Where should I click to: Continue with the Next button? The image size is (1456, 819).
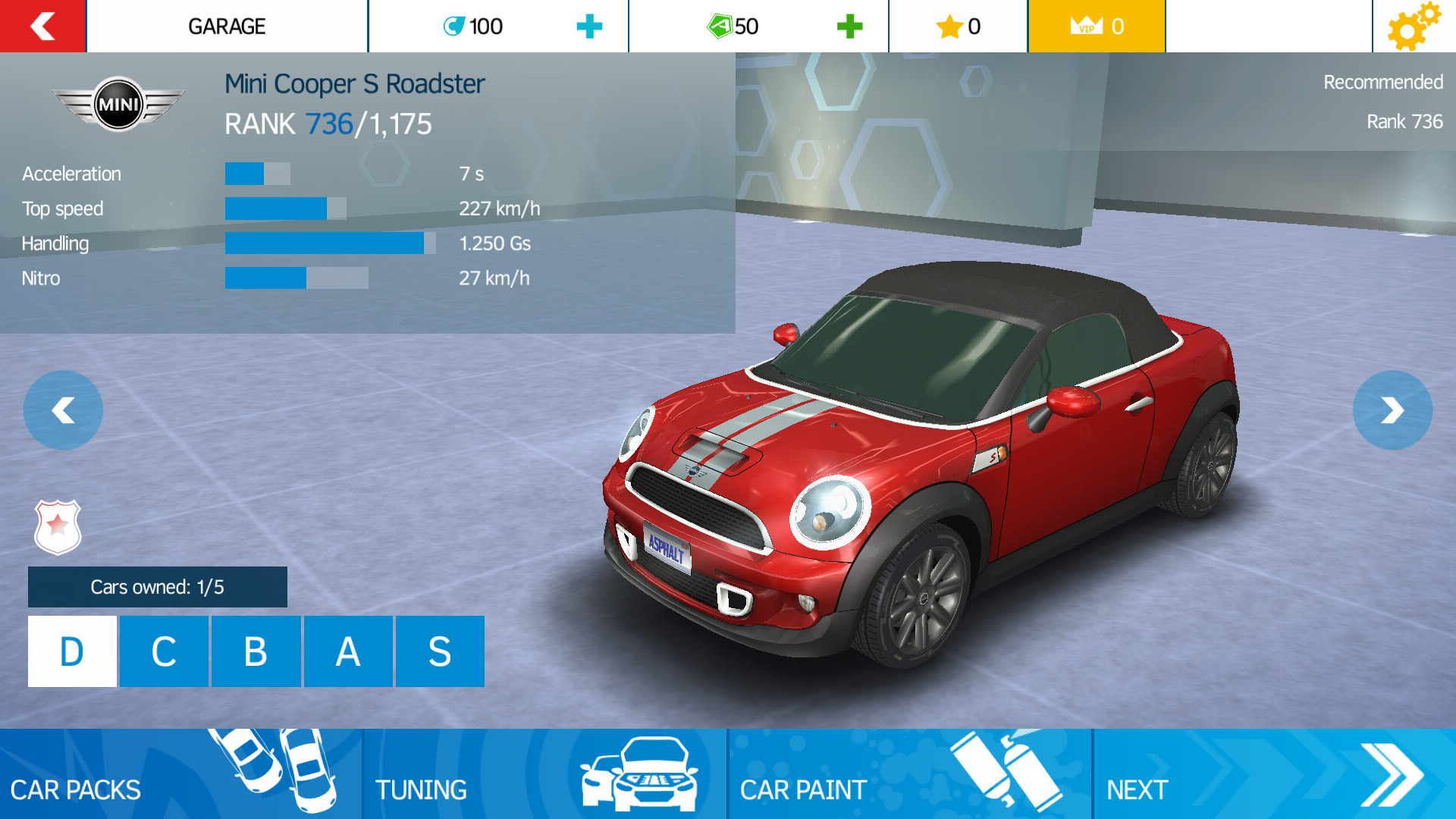pyautogui.click(x=1274, y=773)
